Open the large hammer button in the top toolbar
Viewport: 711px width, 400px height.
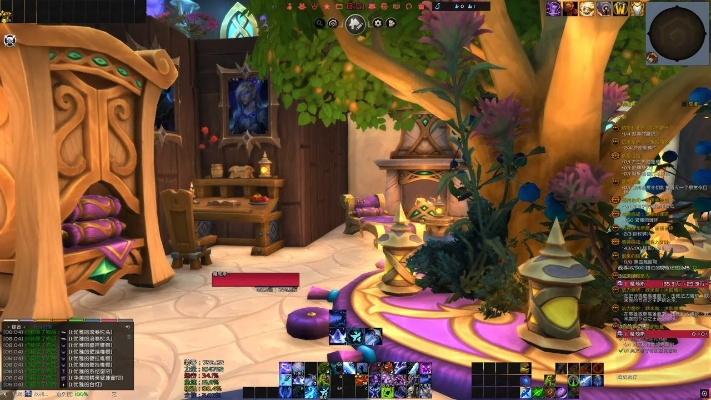click(355, 23)
